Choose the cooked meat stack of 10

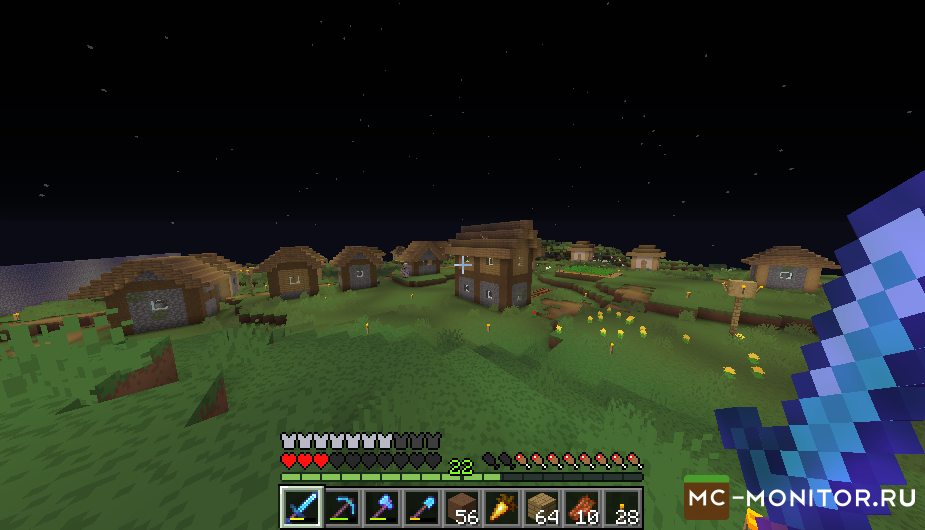point(582,507)
